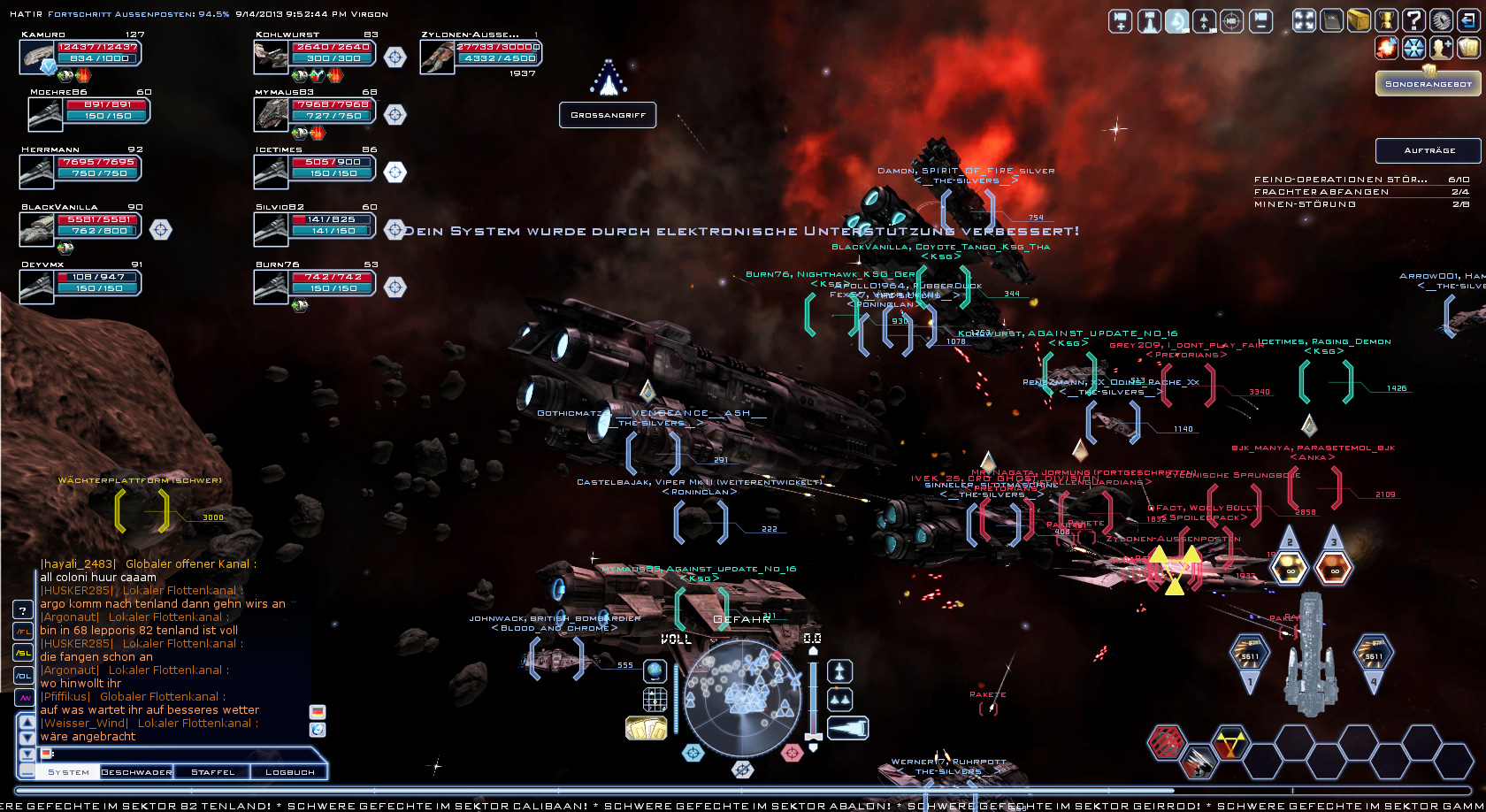This screenshot has height=812, width=1486.
Task: Open help via top question mark icon
Action: pos(1413,21)
